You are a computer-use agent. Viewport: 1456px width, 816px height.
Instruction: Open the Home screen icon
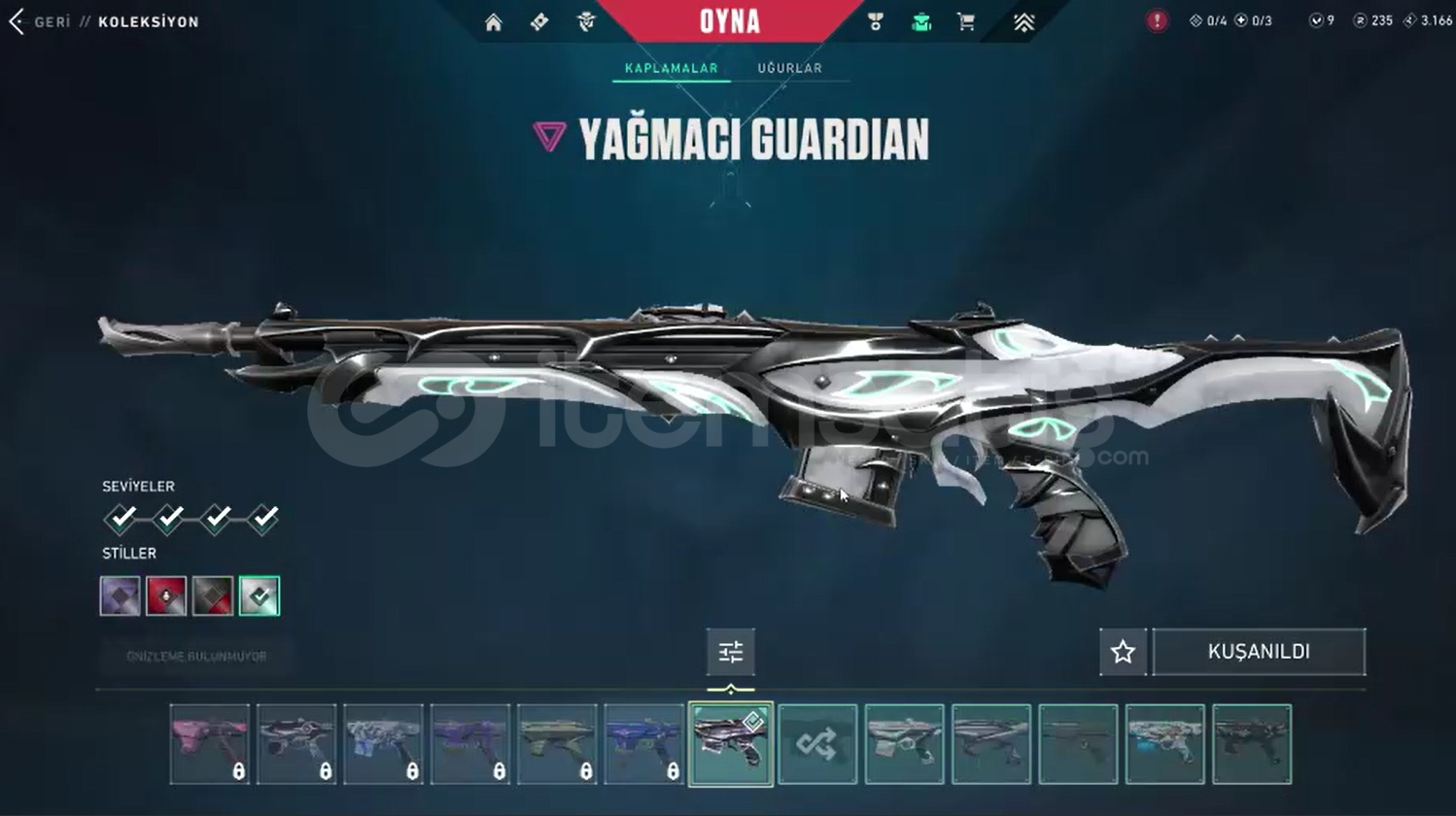tap(493, 20)
